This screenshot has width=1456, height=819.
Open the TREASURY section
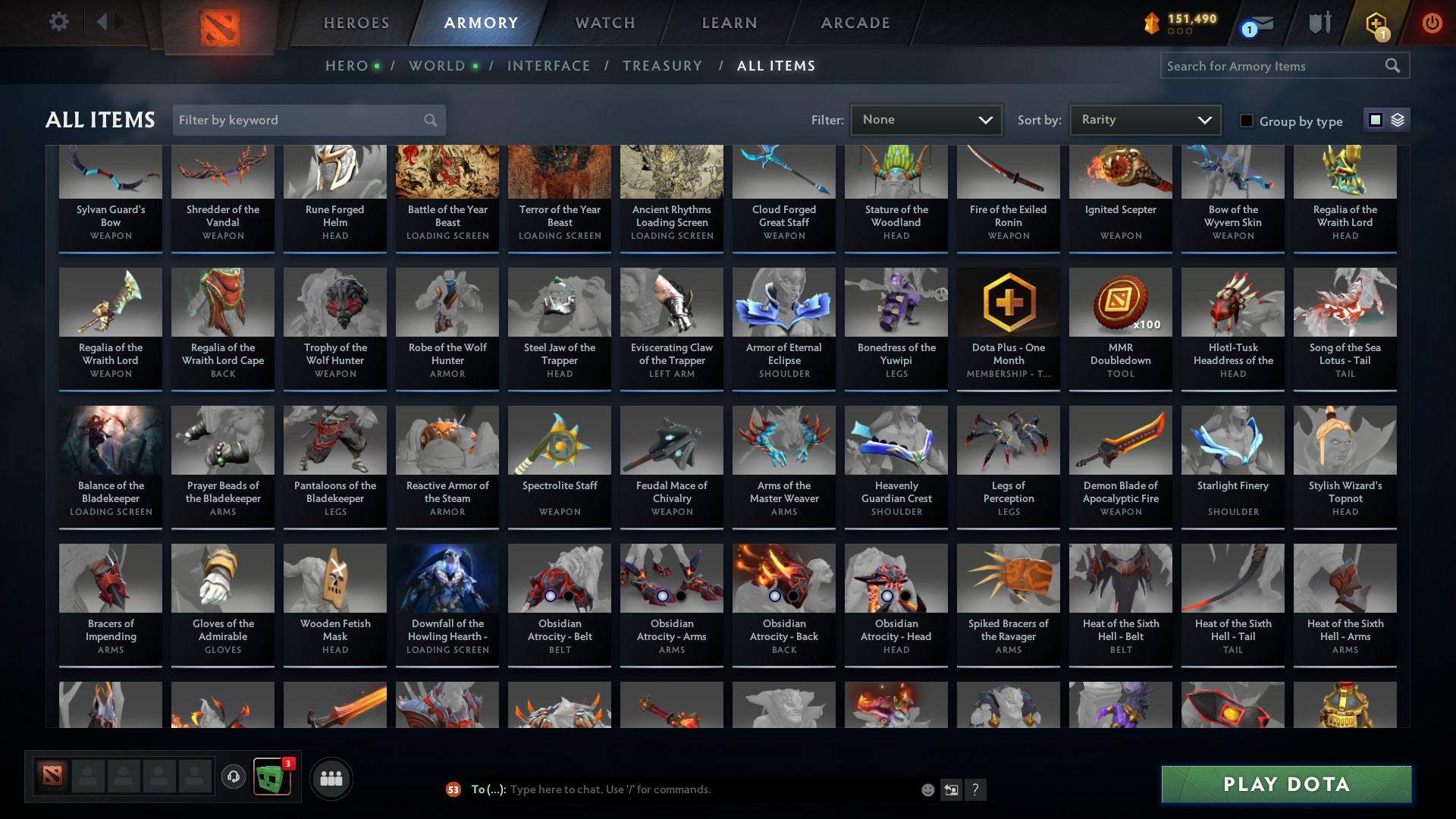(x=662, y=65)
